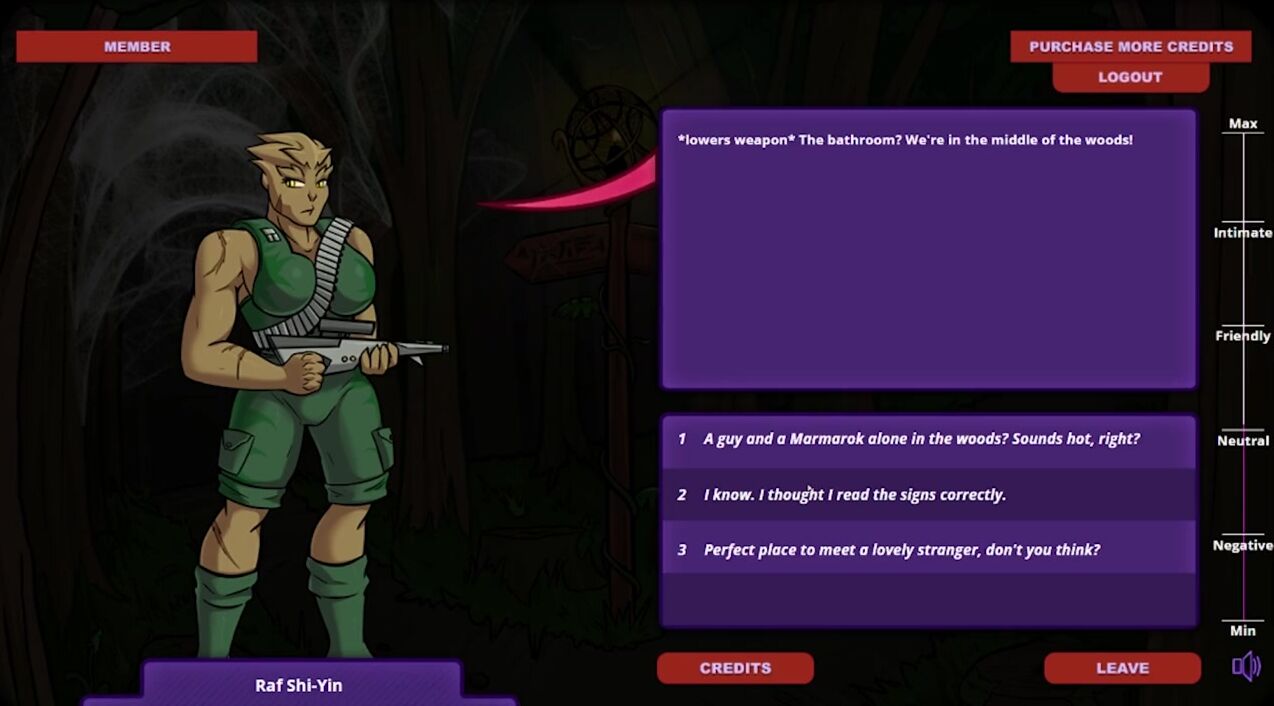Leave the conversation with Raf Shi-Yin

pos(1122,668)
